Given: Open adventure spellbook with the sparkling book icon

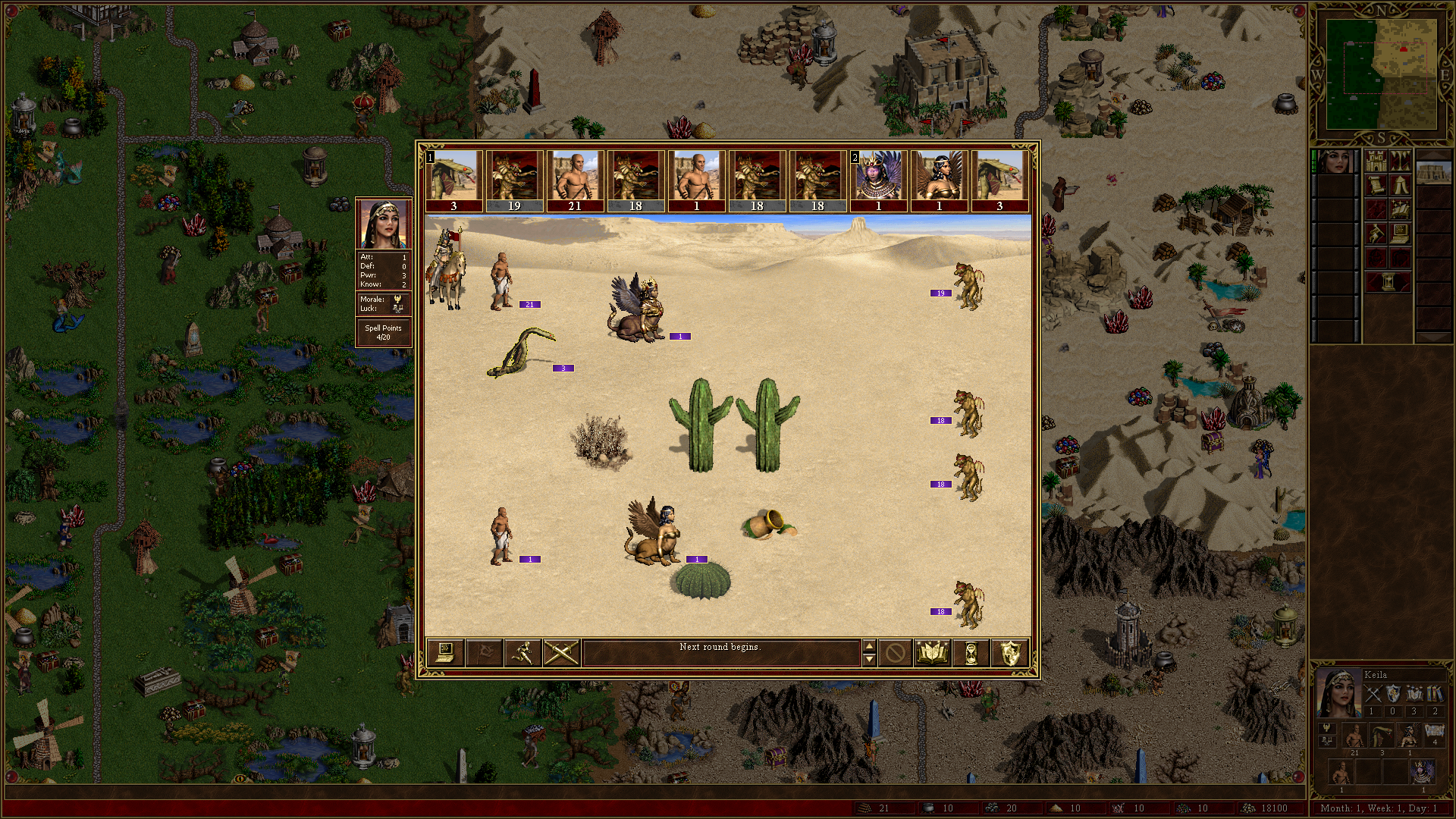Looking at the screenshot, I should [1400, 209].
